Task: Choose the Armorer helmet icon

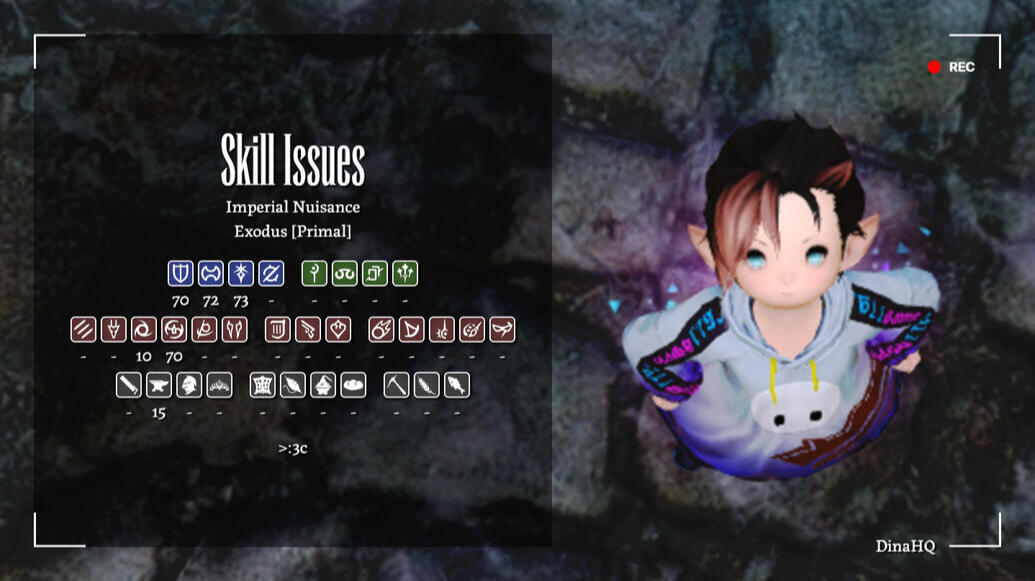Action: pyautogui.click(x=188, y=385)
